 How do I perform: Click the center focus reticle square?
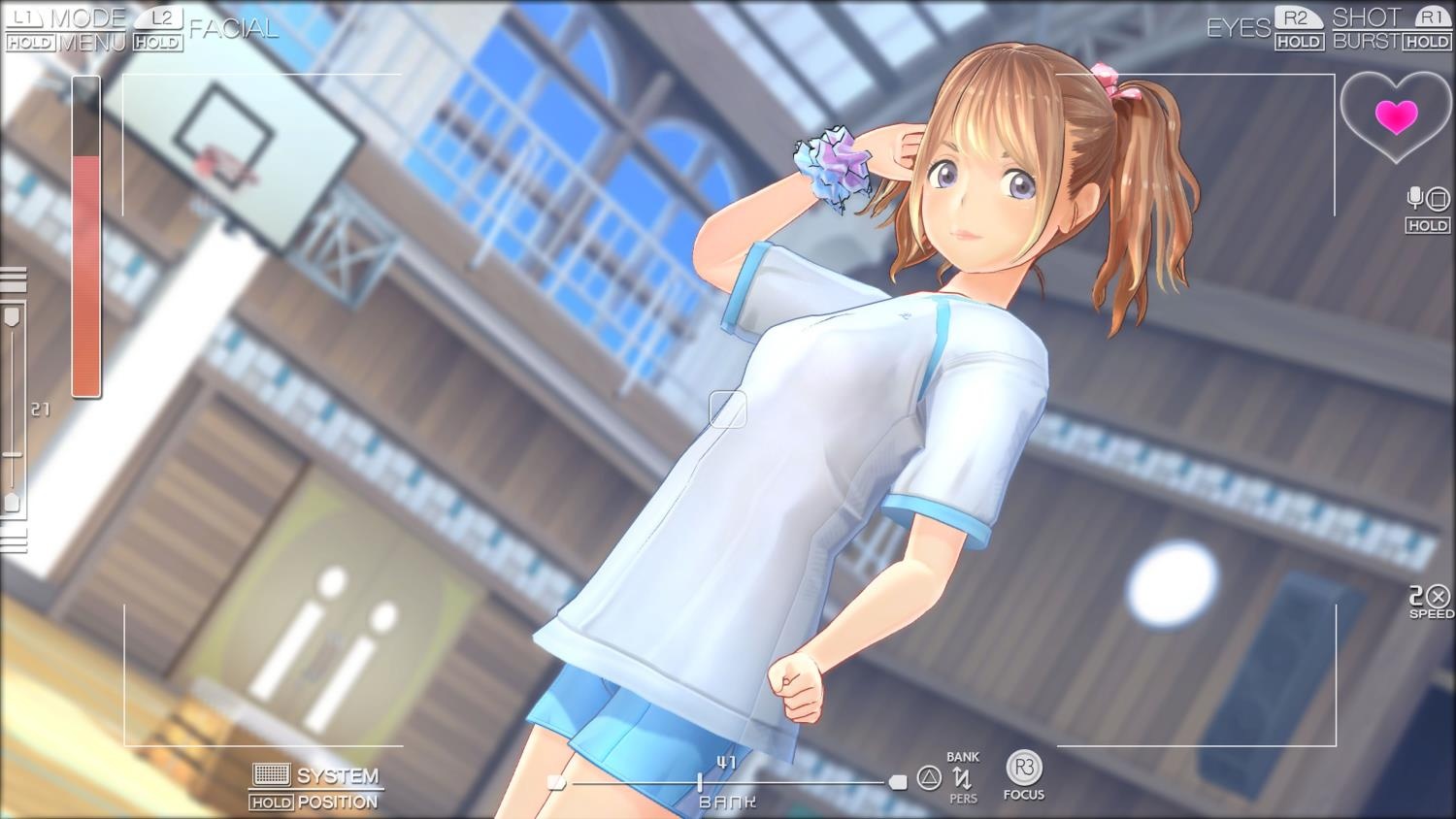(x=728, y=409)
